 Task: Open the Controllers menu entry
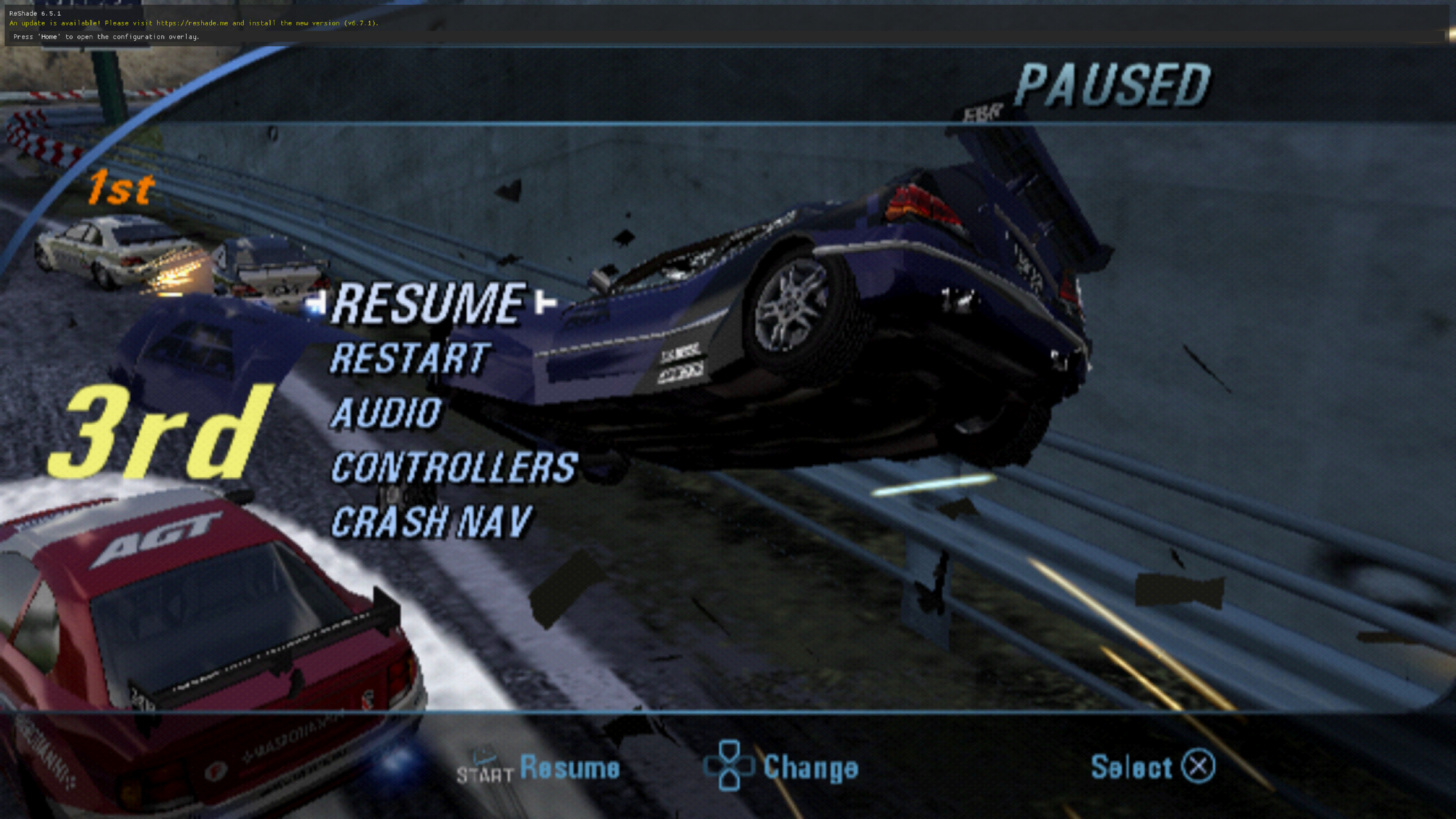[454, 468]
